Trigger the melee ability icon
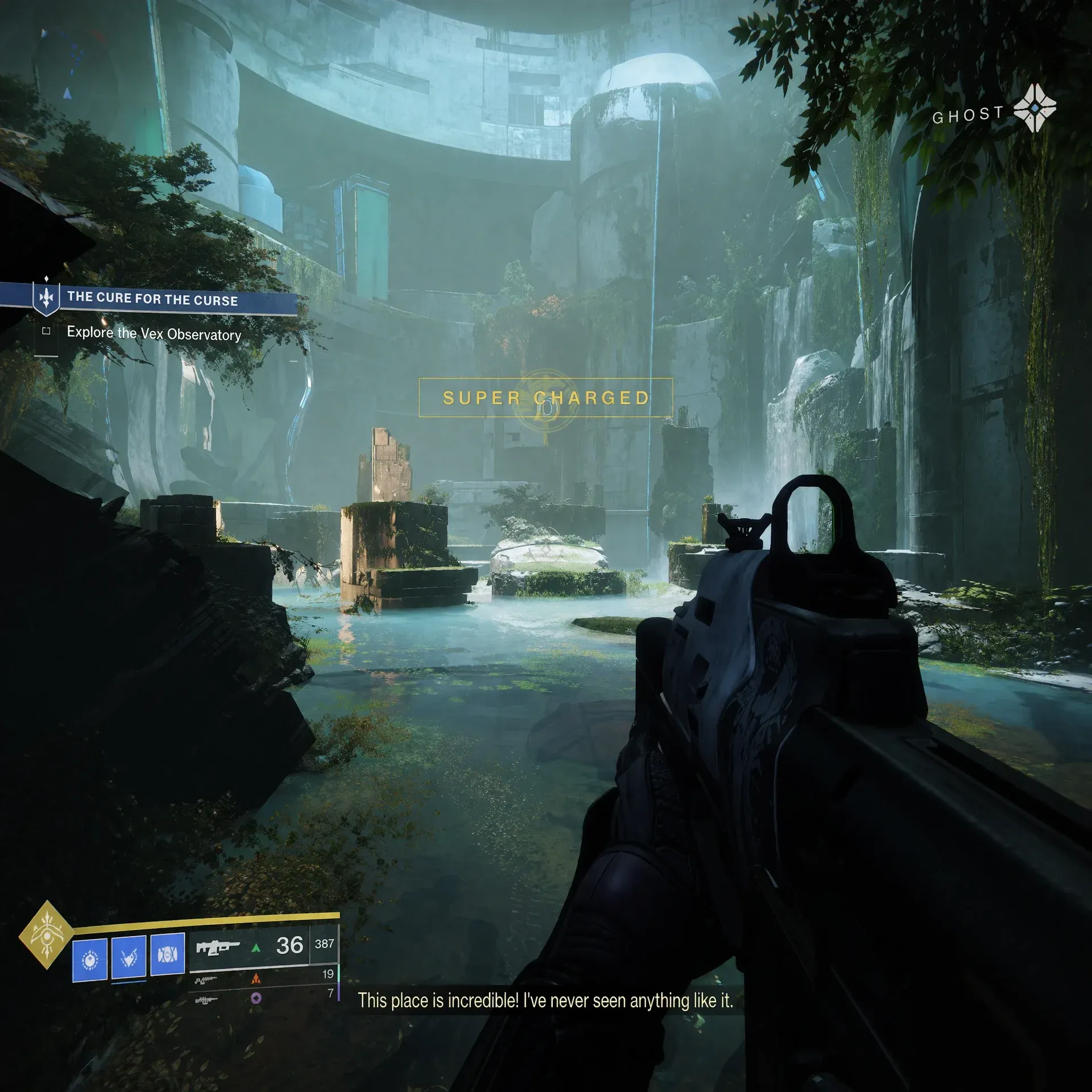1092x1092 pixels. 129,958
